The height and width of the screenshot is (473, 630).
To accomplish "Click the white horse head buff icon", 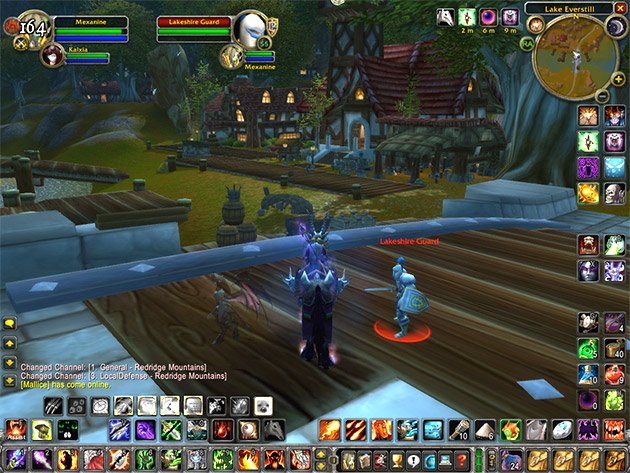I will point(446,17).
